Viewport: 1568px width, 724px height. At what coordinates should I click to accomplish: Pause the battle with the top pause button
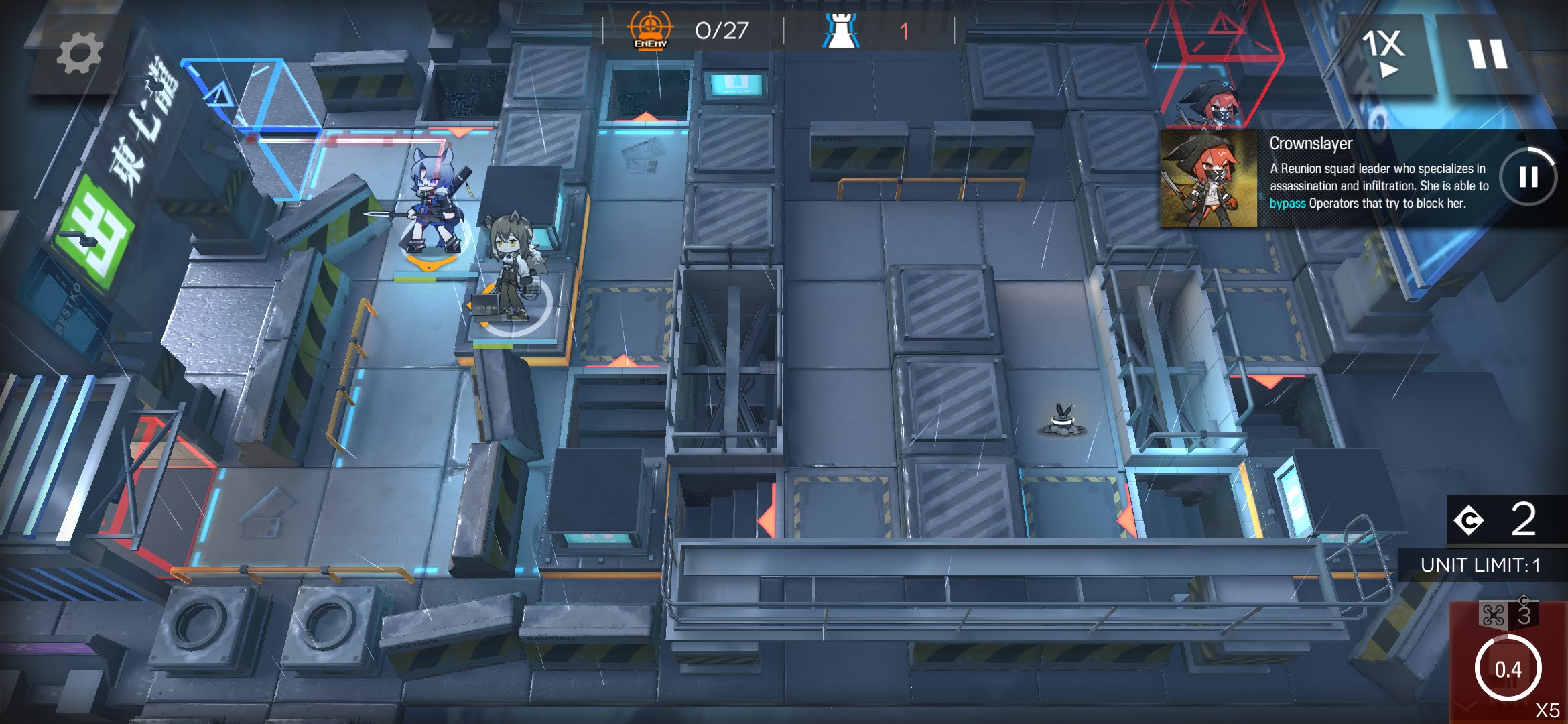pyautogui.click(x=1488, y=54)
